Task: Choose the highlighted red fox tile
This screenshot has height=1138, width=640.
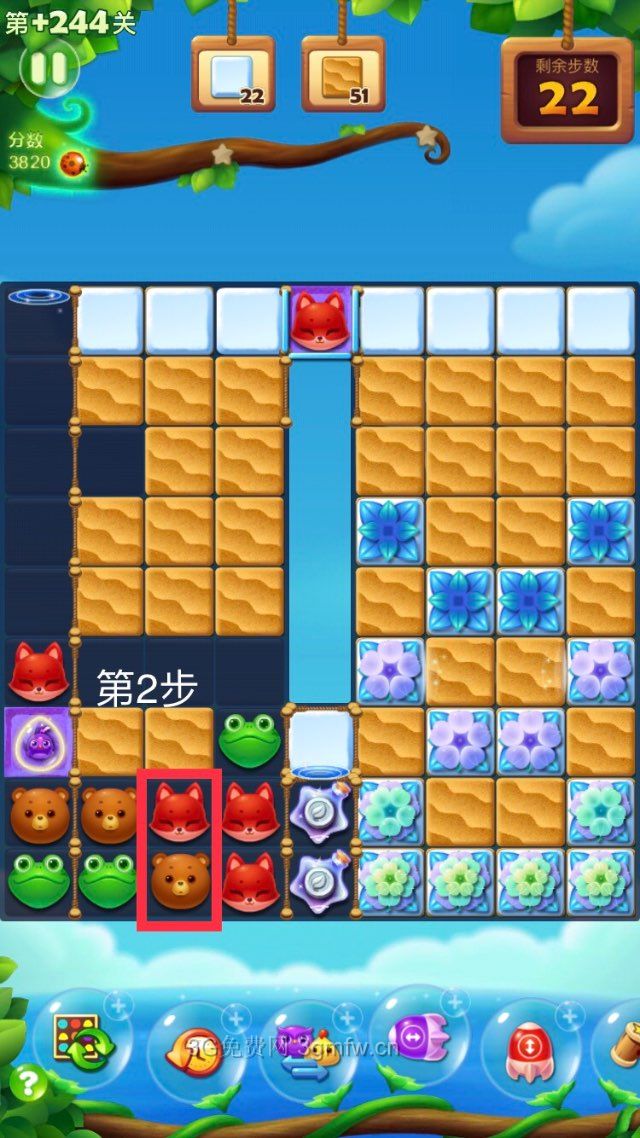Action: pyautogui.click(x=179, y=812)
